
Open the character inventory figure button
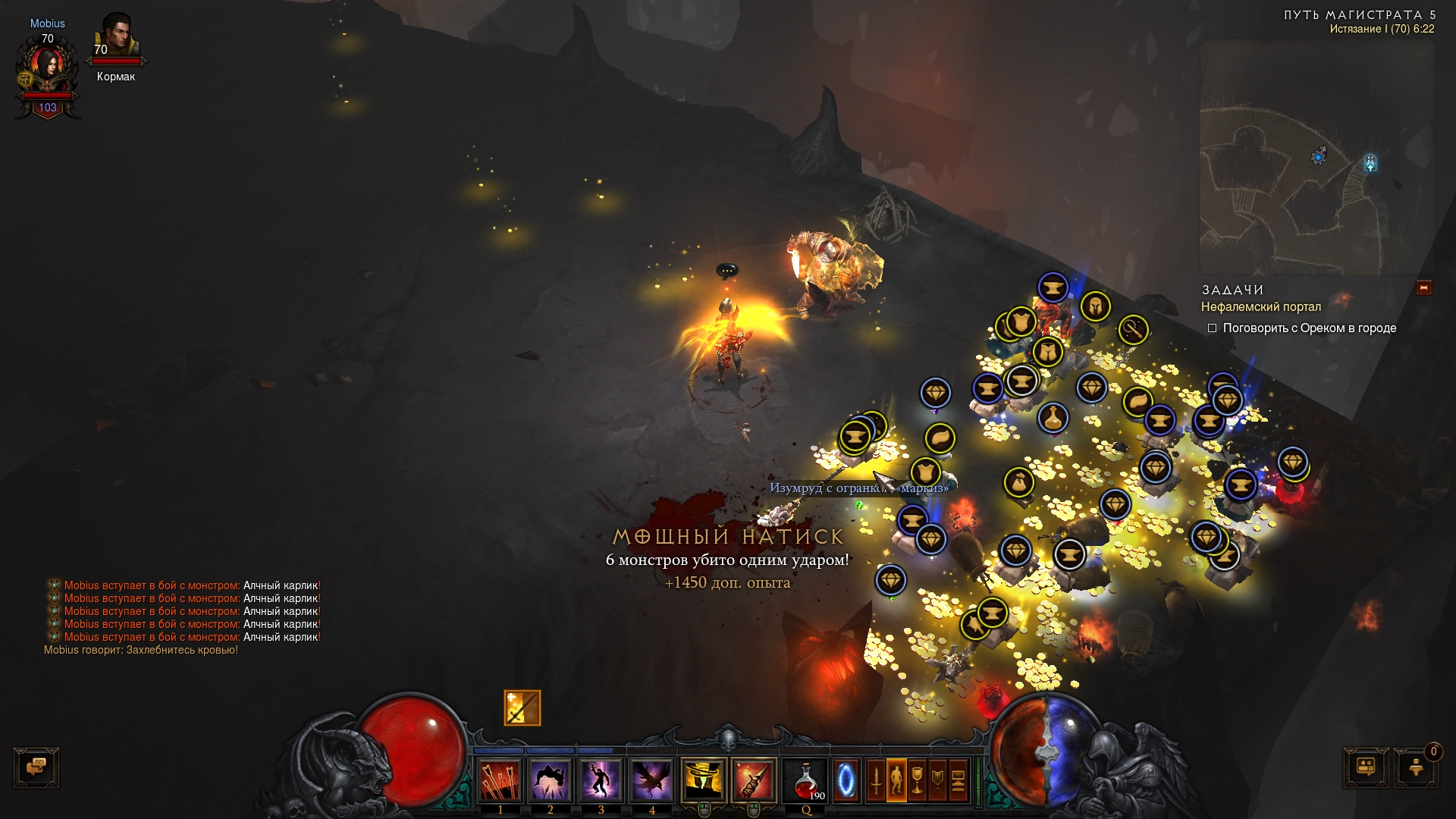896,780
